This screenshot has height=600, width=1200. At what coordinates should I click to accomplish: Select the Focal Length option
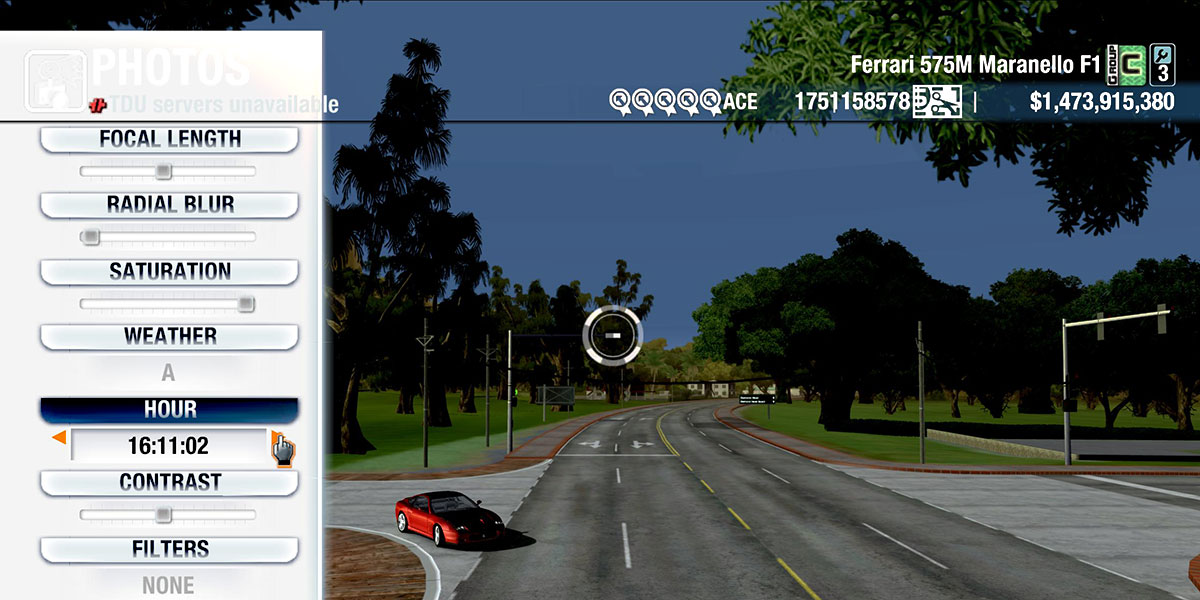coord(169,140)
